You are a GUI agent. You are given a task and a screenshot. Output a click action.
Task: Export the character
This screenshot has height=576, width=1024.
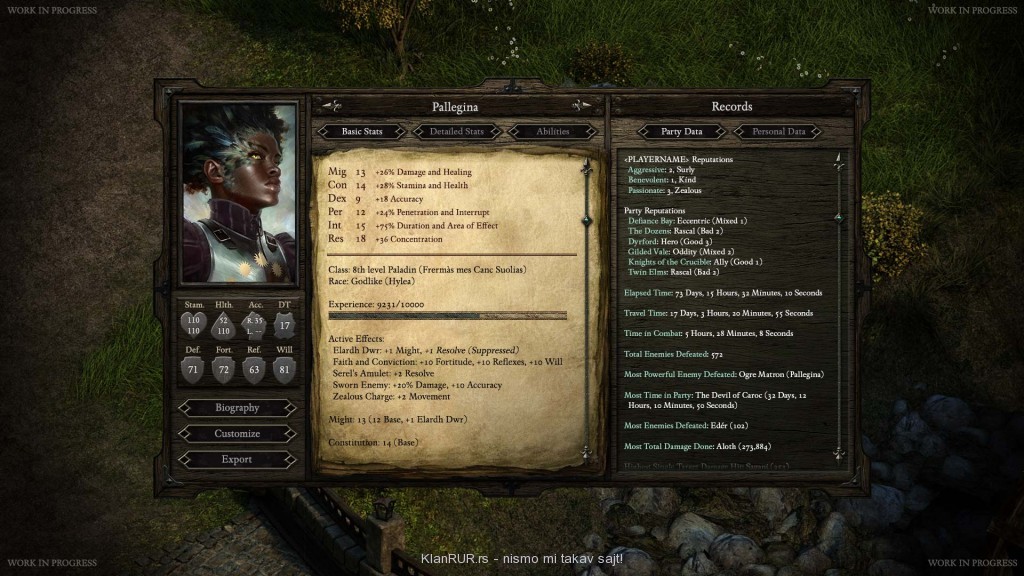[x=237, y=459]
